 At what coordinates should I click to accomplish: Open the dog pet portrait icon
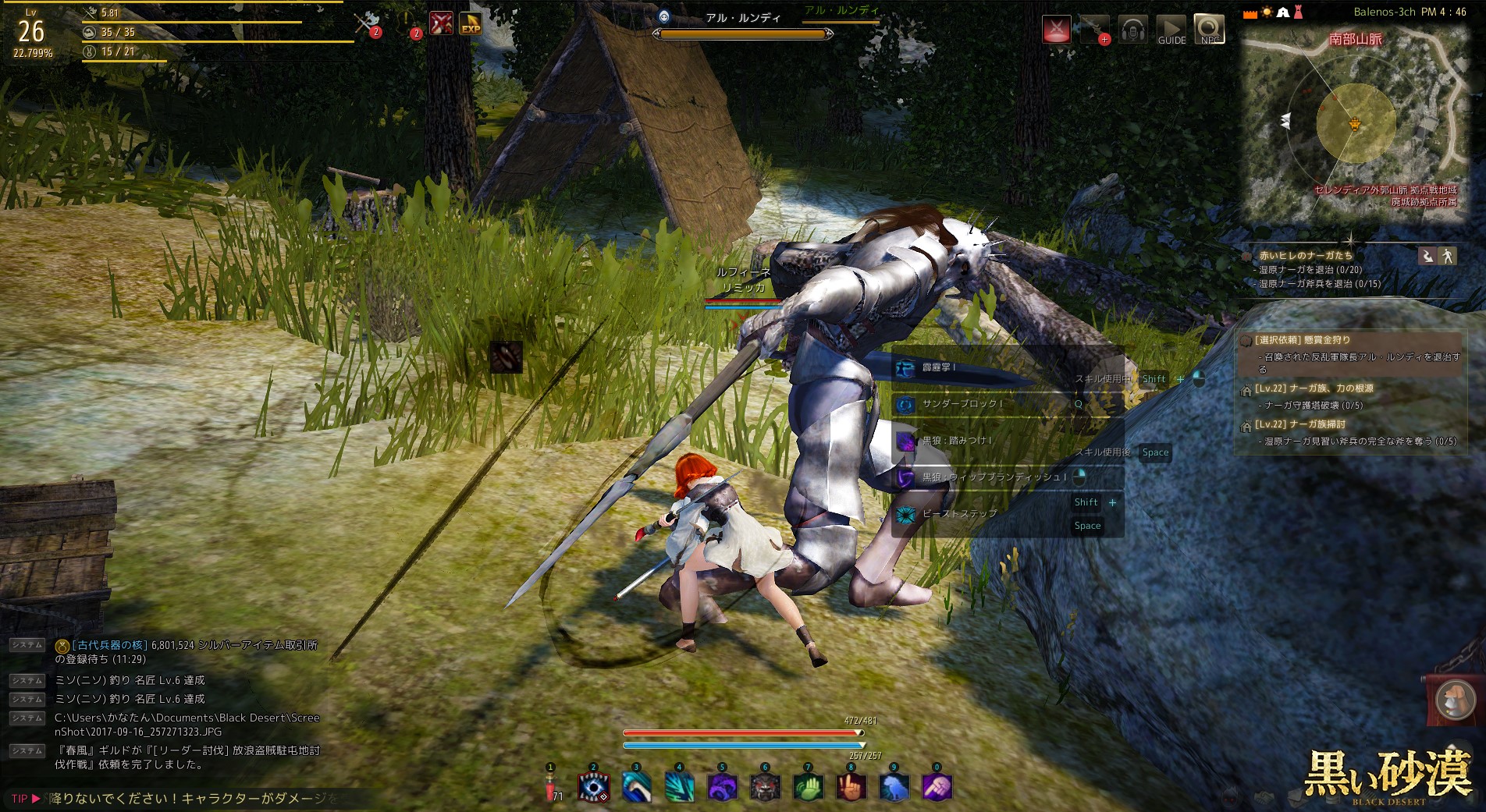tap(1451, 699)
